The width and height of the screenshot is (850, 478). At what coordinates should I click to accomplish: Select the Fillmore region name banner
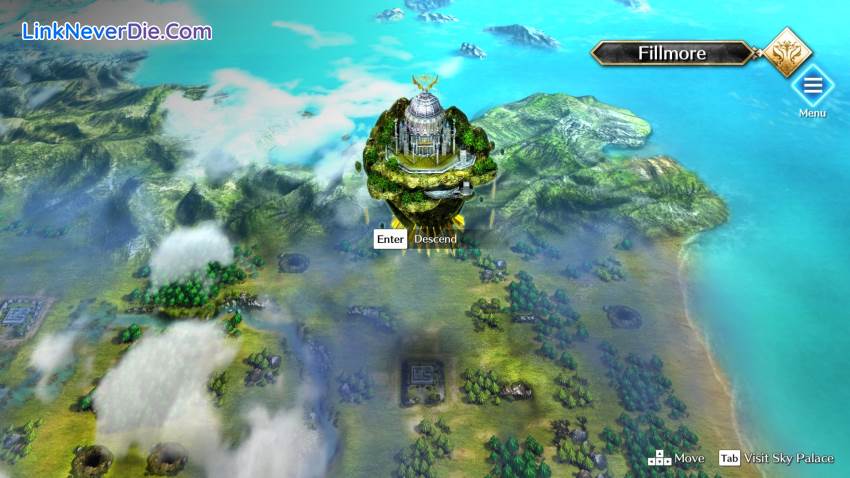671,53
